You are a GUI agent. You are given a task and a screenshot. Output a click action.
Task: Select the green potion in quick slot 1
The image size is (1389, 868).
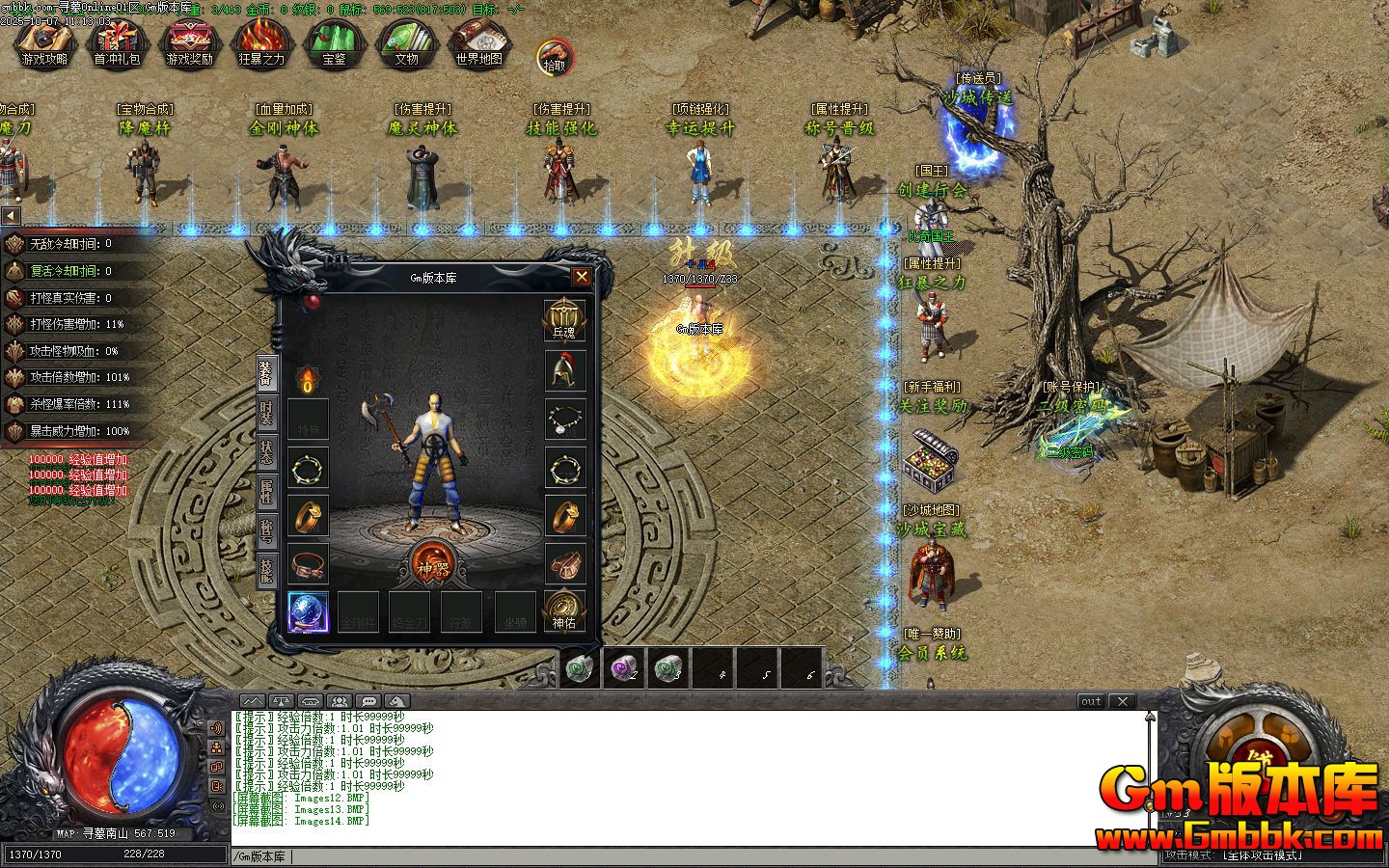(579, 667)
